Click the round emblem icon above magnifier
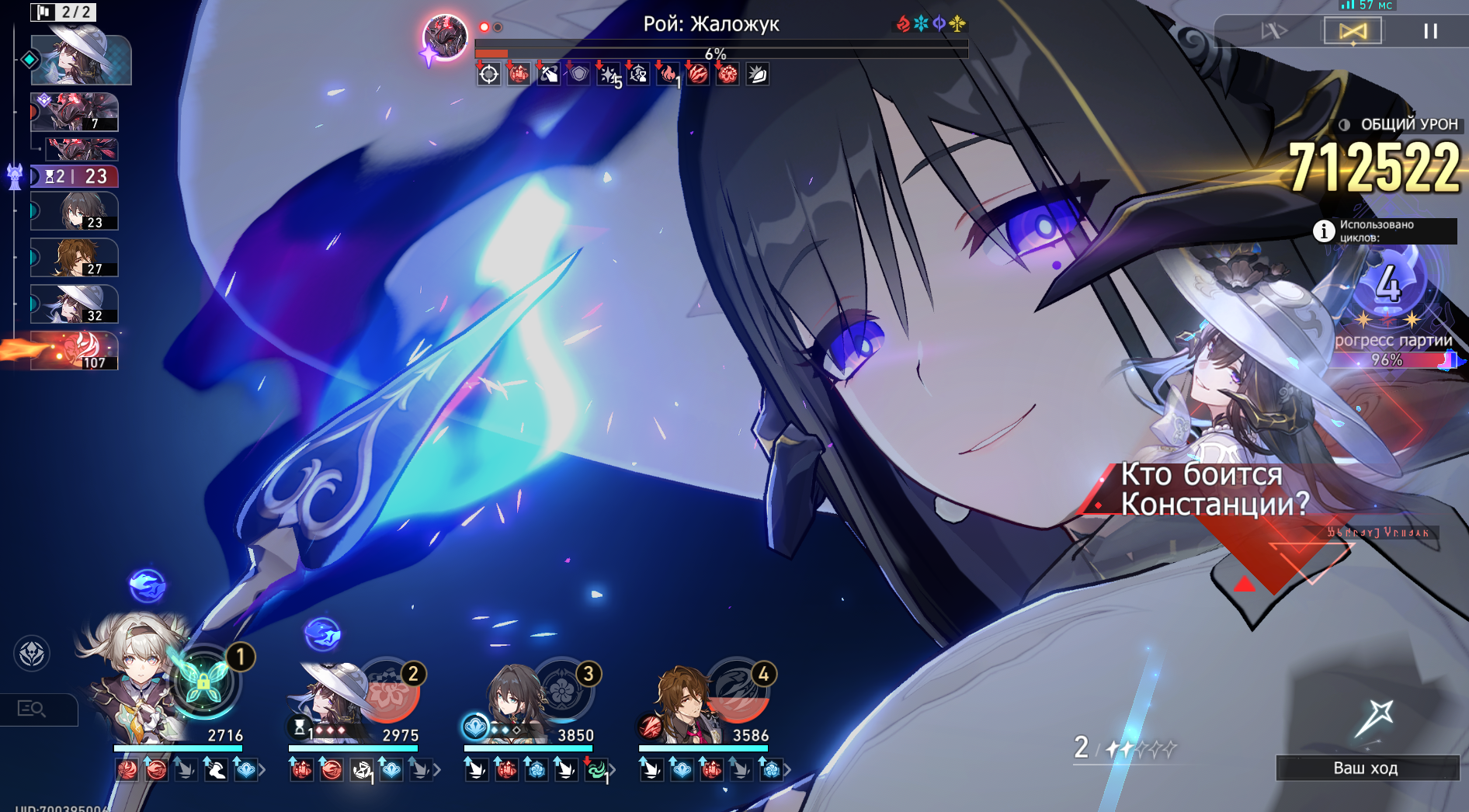Viewport: 1469px width, 812px height. (32, 653)
